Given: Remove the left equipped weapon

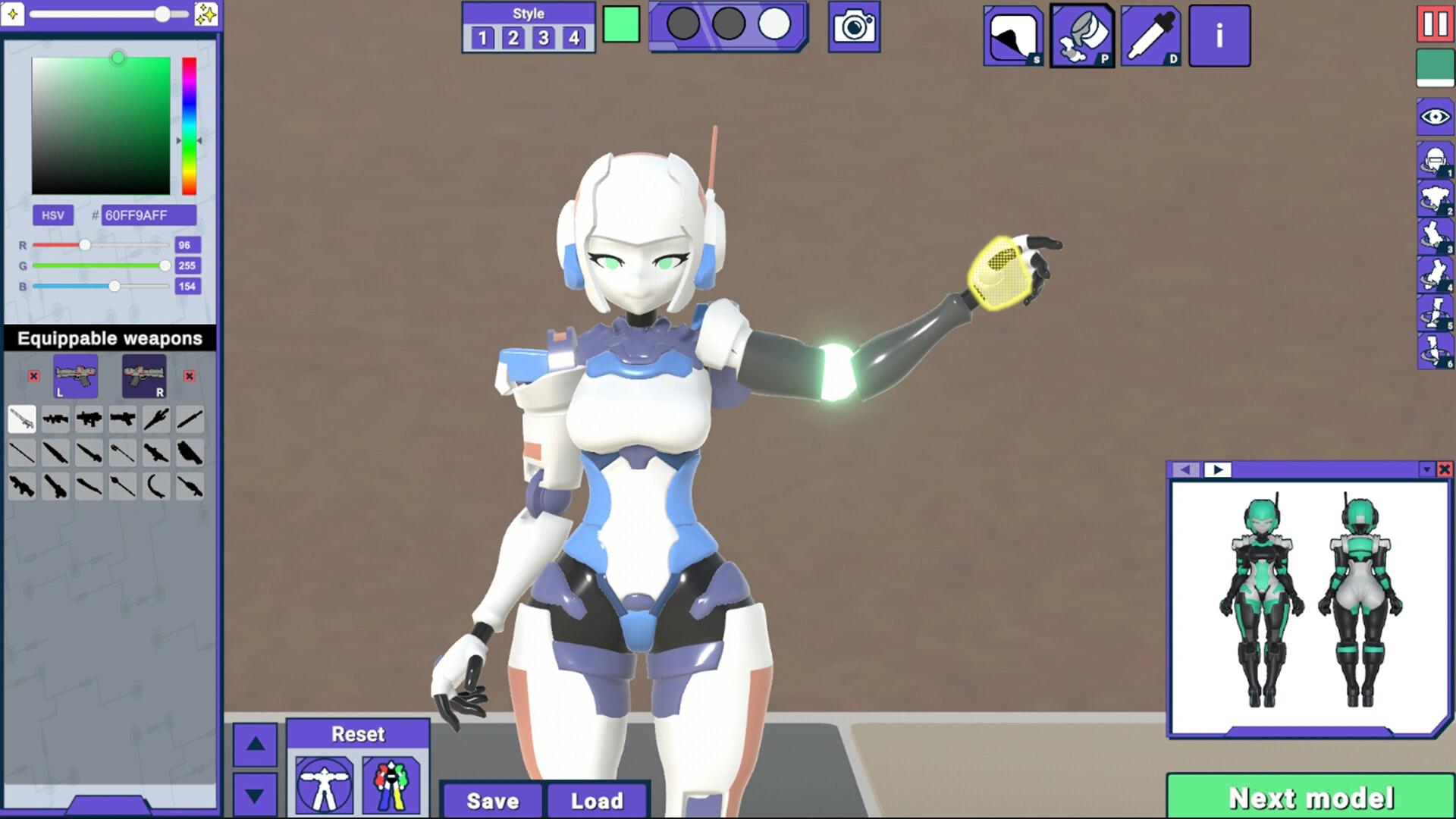Looking at the screenshot, I should tap(33, 376).
